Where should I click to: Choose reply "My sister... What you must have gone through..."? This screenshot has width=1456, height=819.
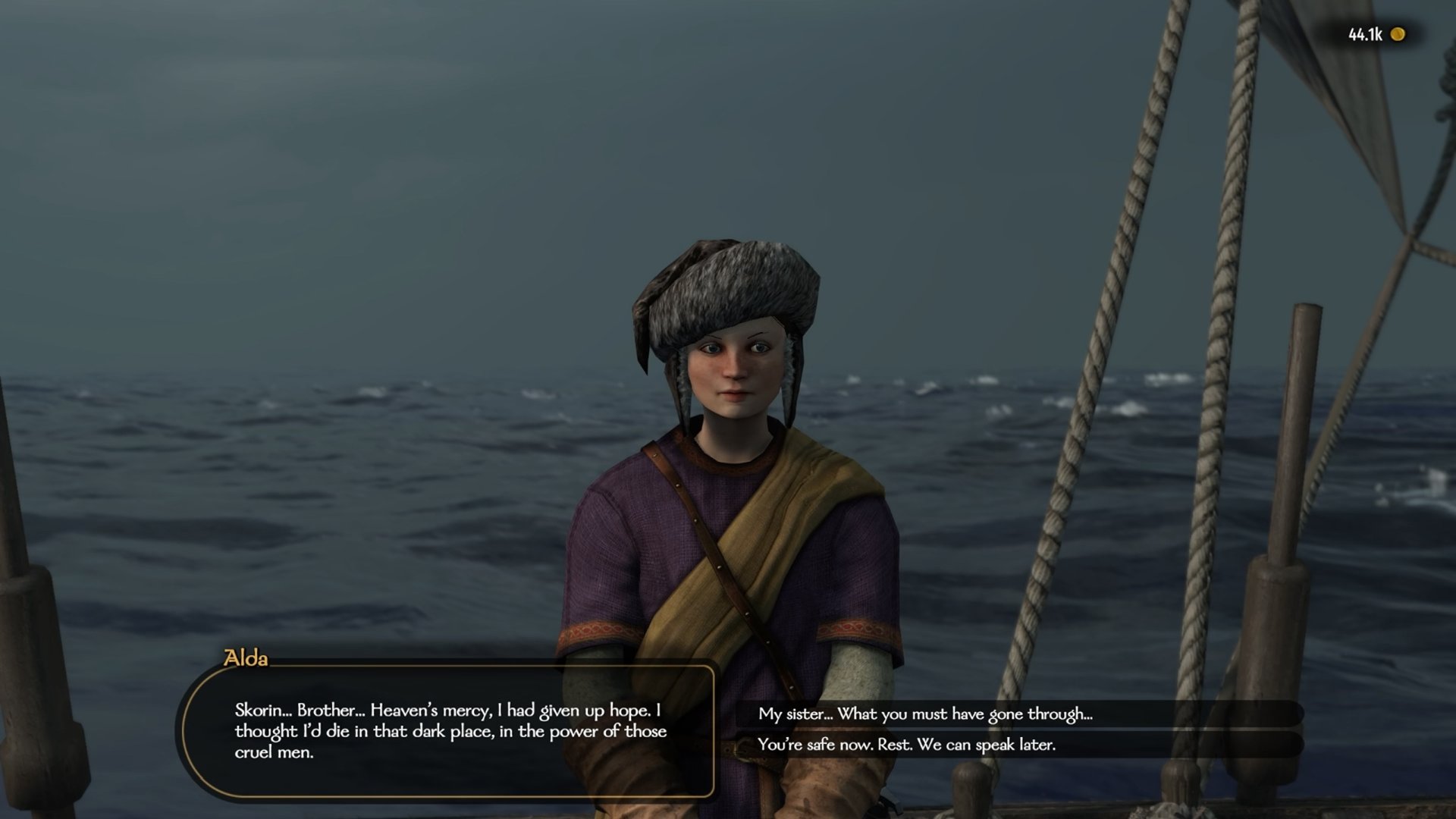(925, 714)
